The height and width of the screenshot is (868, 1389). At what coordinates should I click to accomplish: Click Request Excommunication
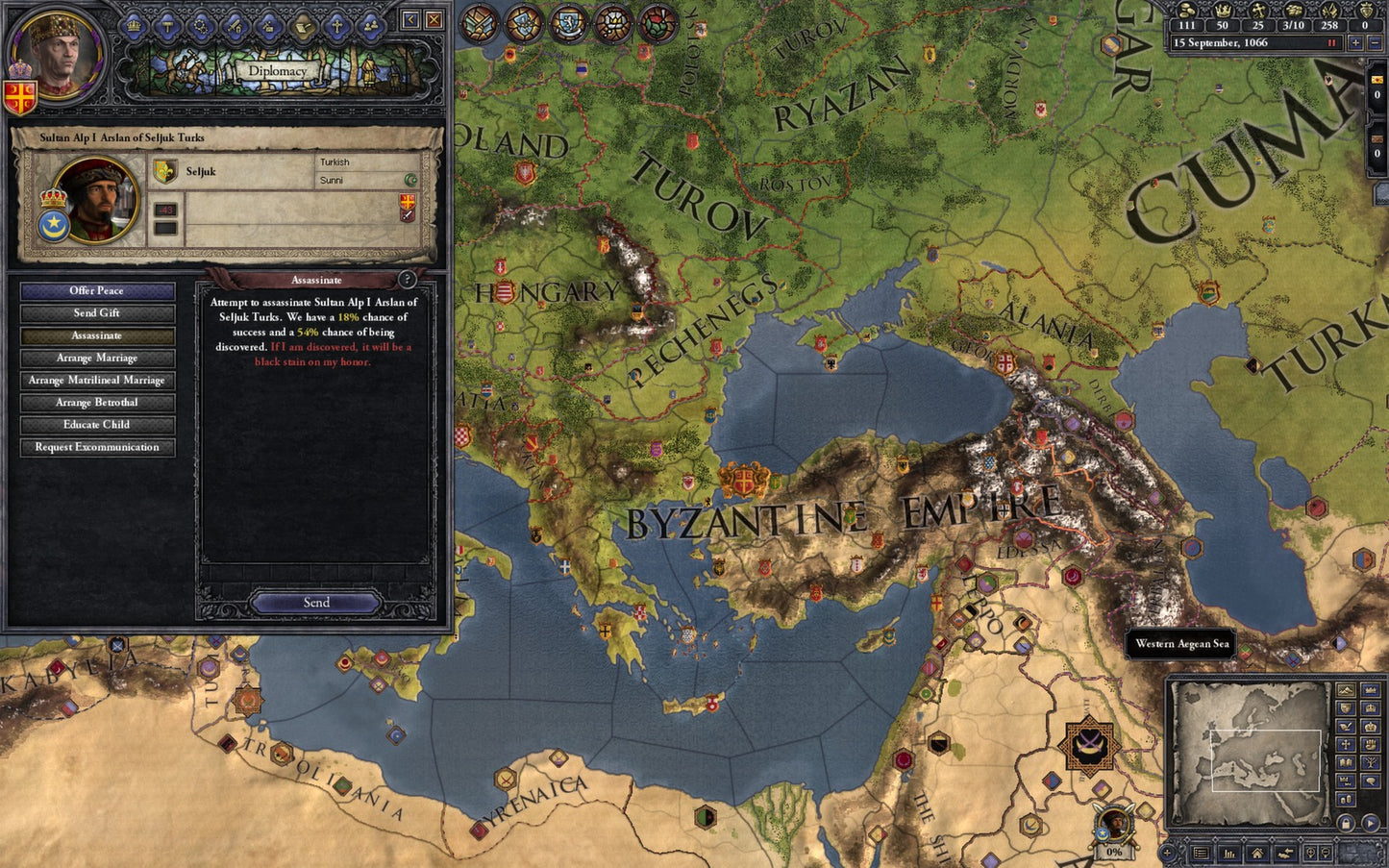(x=96, y=446)
